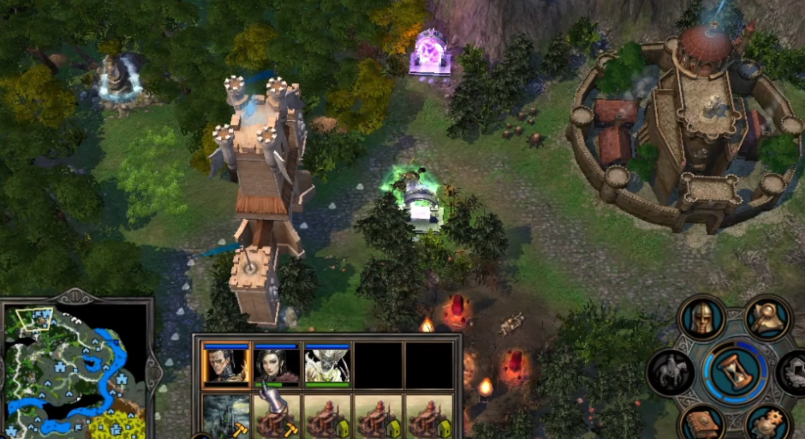Click the ornament button atop the minimap
The image size is (805, 439).
[x=74, y=296]
